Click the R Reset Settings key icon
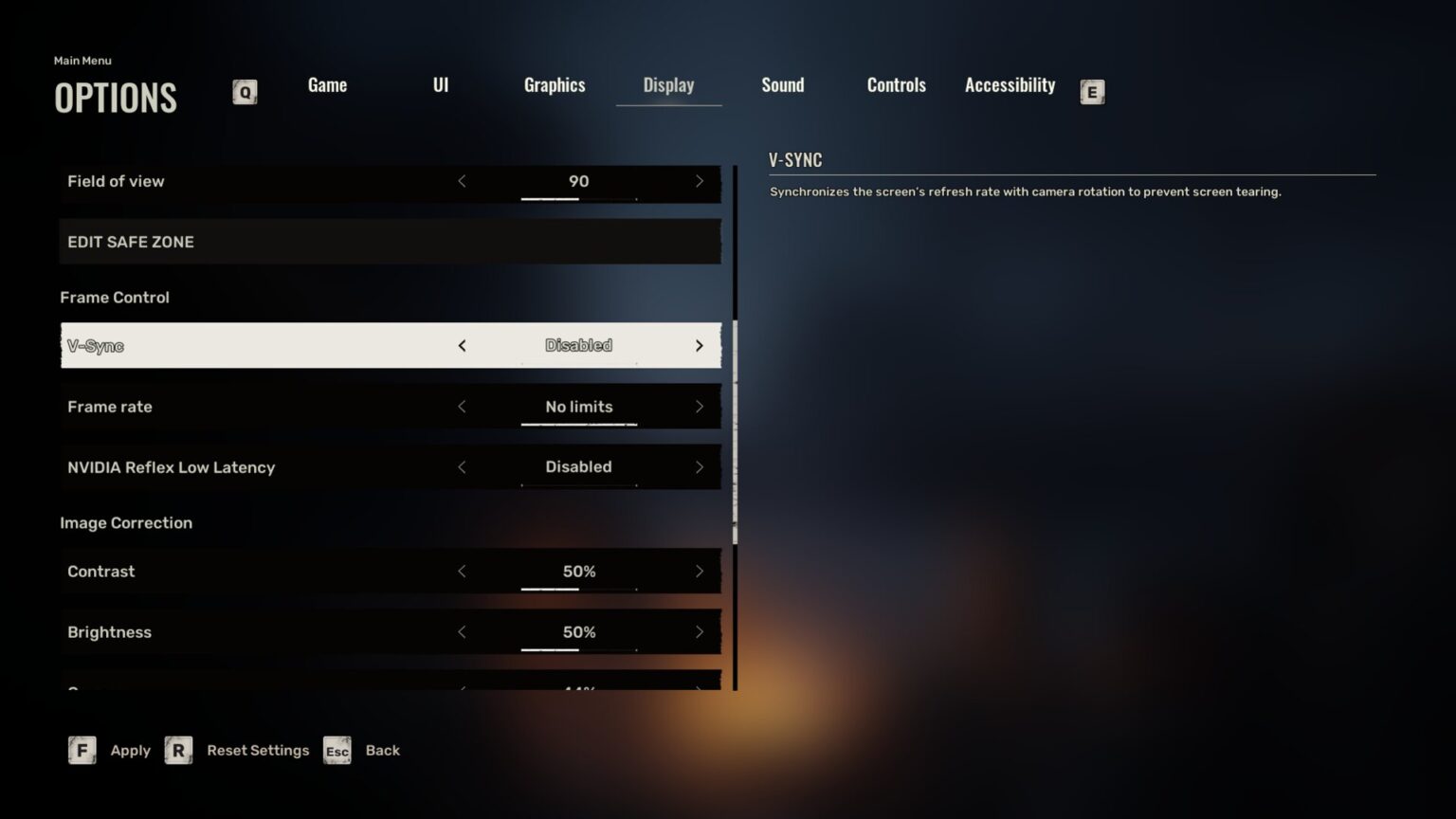The width and height of the screenshot is (1456, 819). coord(178,750)
